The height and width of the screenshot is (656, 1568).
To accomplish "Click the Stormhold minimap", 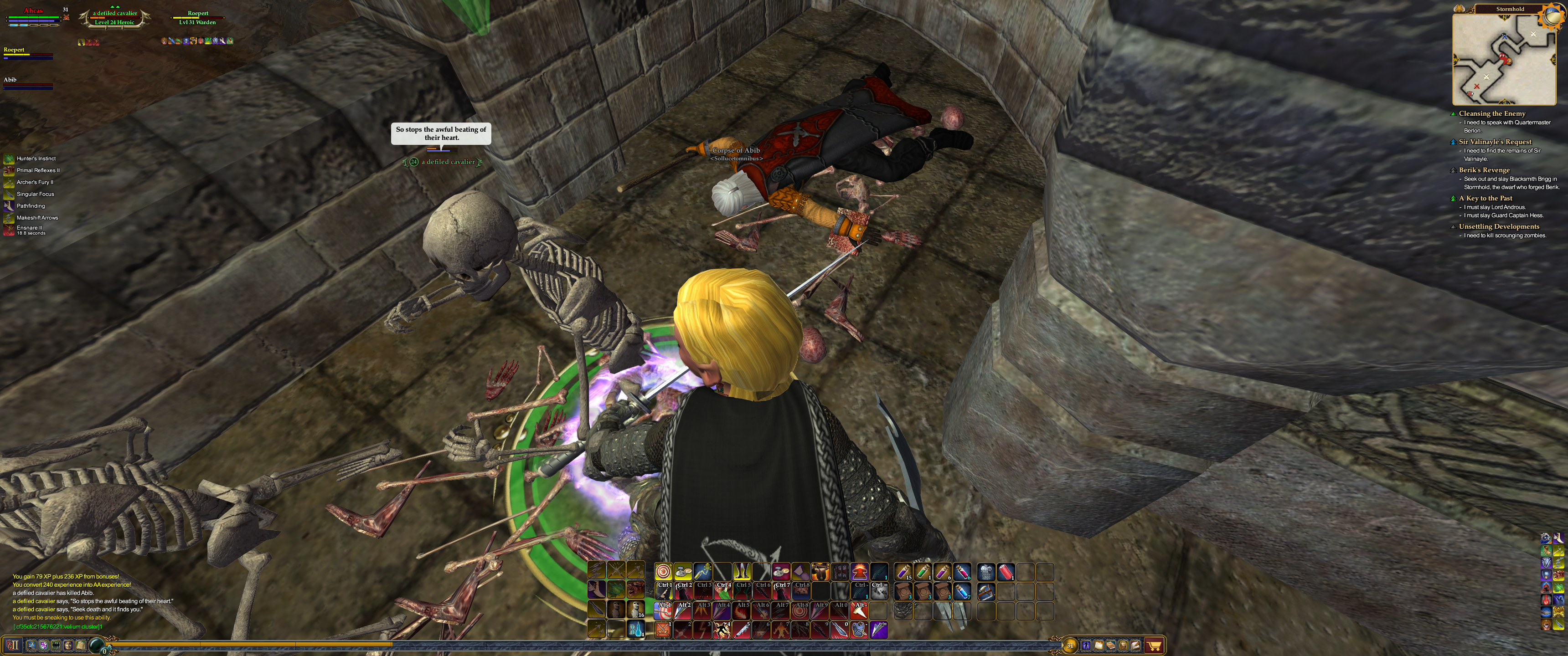I will pos(1503,59).
